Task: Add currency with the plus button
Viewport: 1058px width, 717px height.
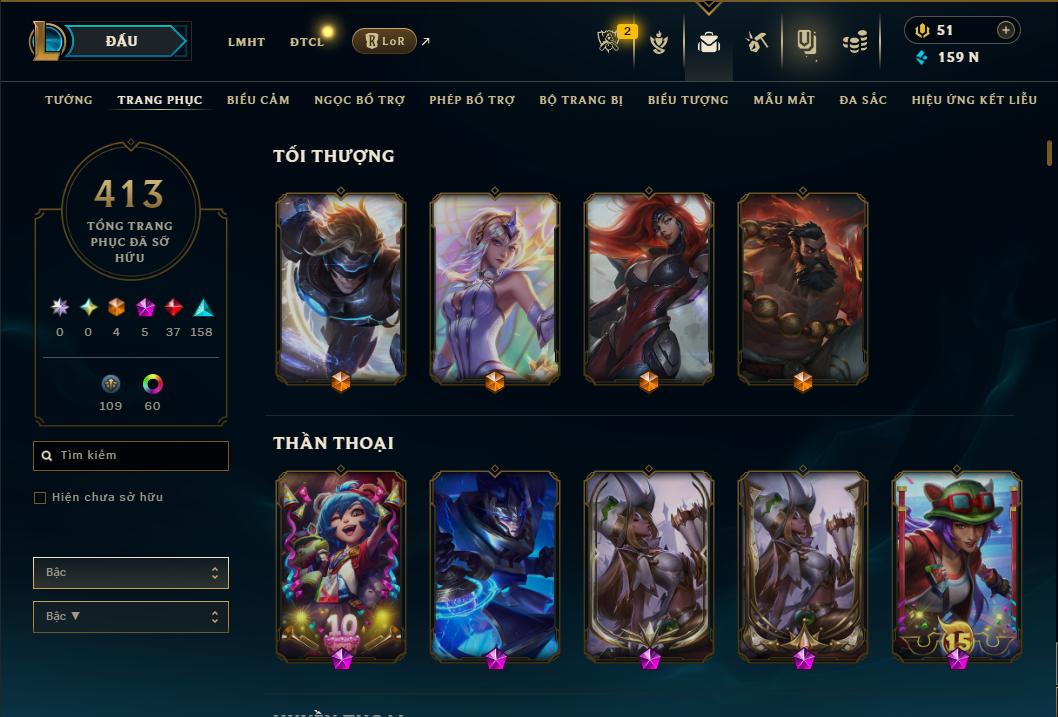Action: pyautogui.click(x=1005, y=31)
